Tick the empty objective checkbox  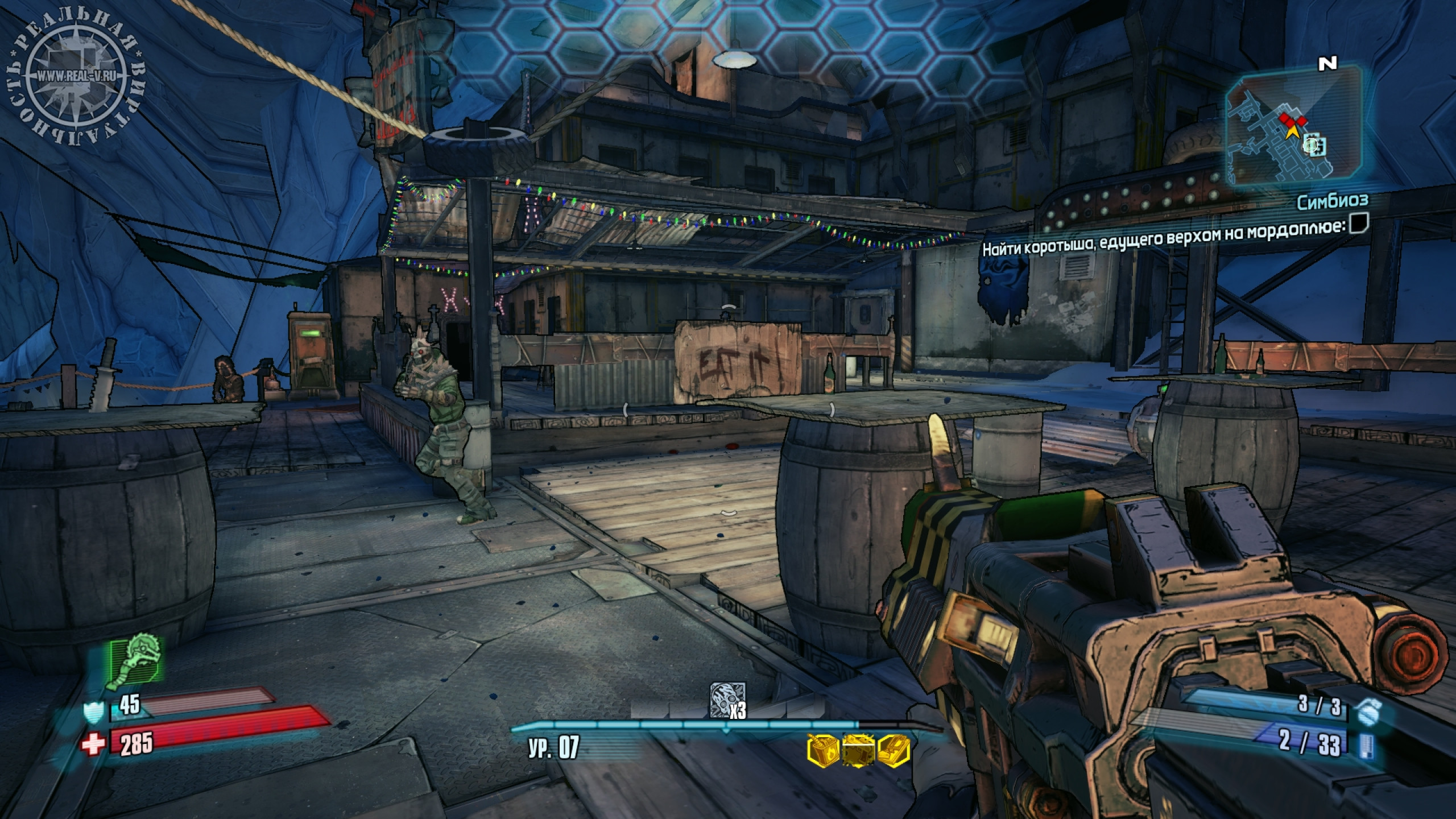pos(1358,225)
